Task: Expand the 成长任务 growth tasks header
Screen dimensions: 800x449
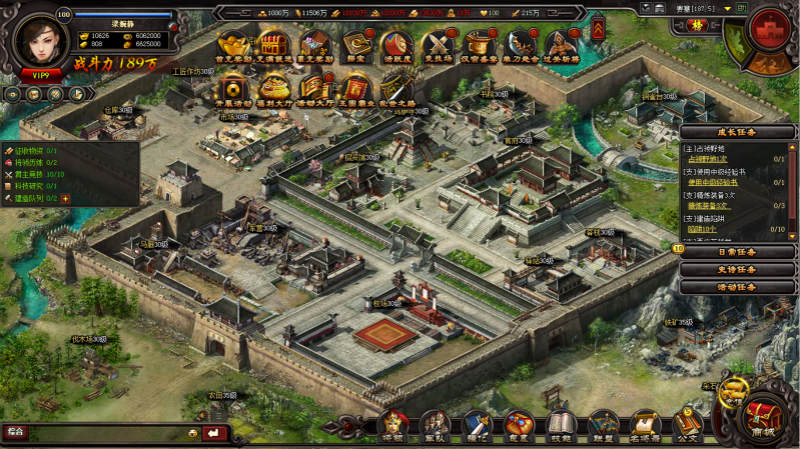Action: click(738, 131)
